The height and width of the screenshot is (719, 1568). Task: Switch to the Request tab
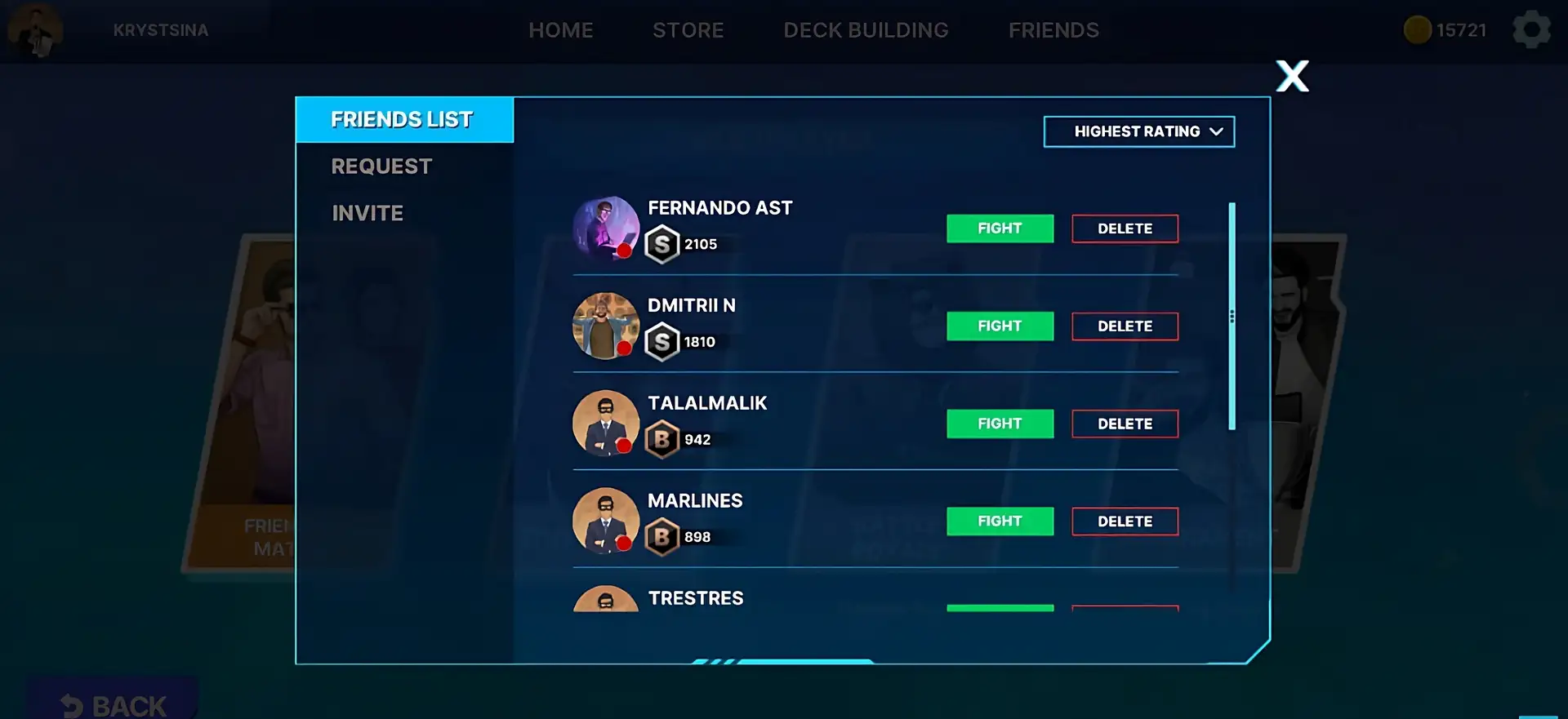click(x=381, y=166)
